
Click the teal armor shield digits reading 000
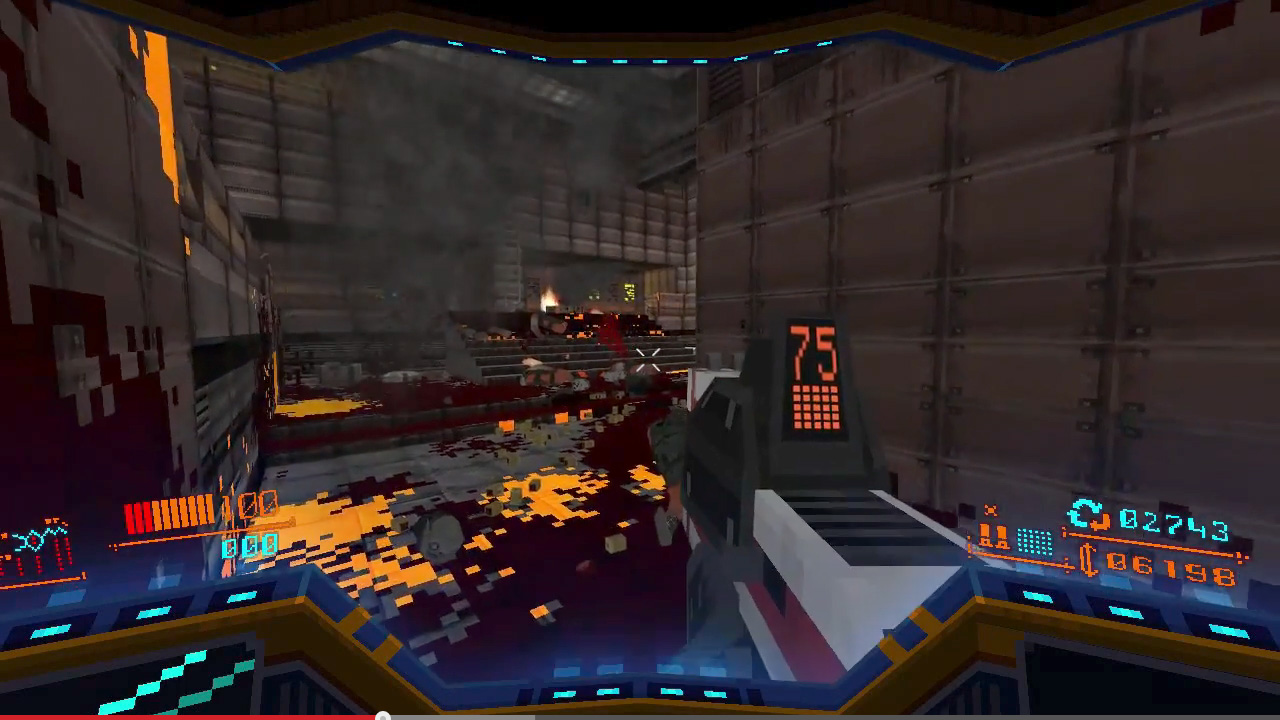click(x=250, y=547)
